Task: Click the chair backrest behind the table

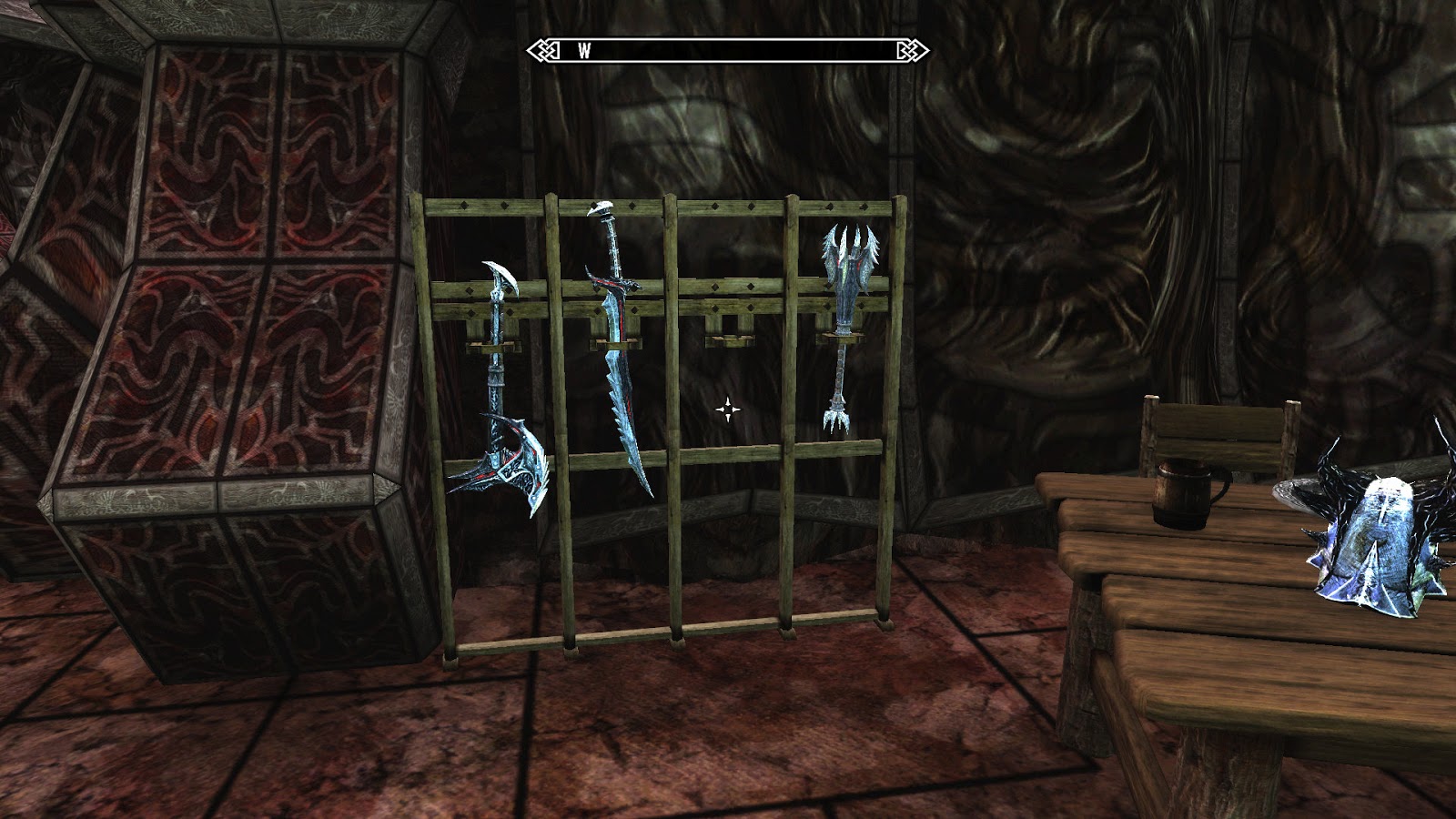Action: 1219,428
